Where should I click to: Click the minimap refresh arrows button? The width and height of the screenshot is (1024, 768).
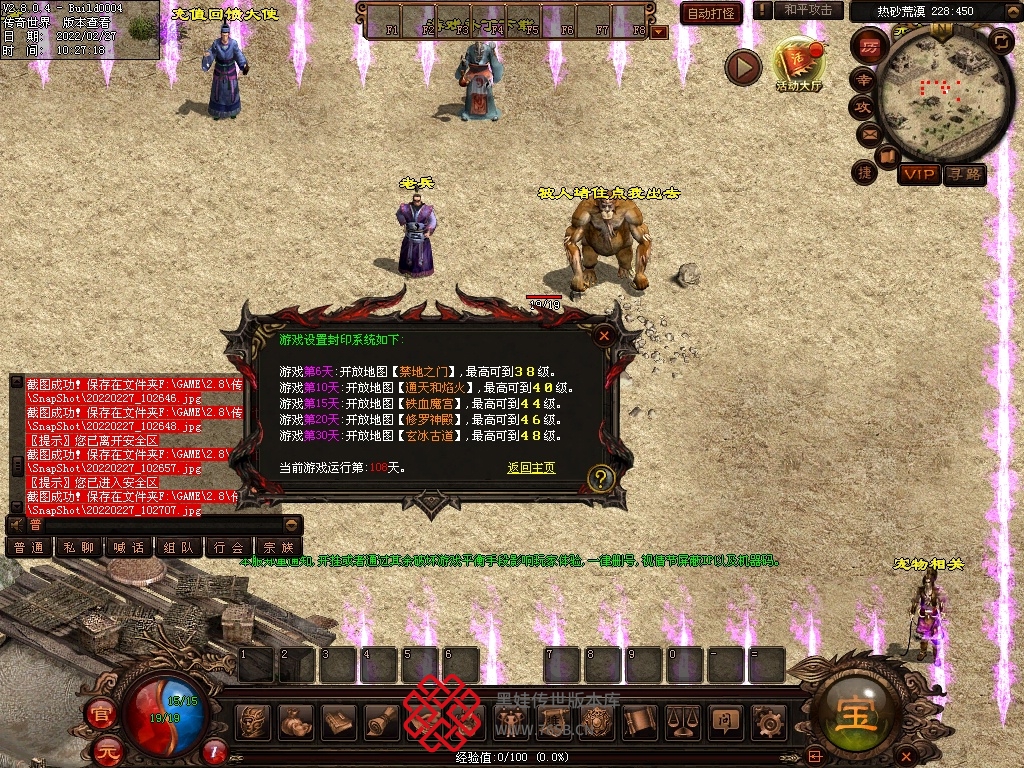(1000, 41)
